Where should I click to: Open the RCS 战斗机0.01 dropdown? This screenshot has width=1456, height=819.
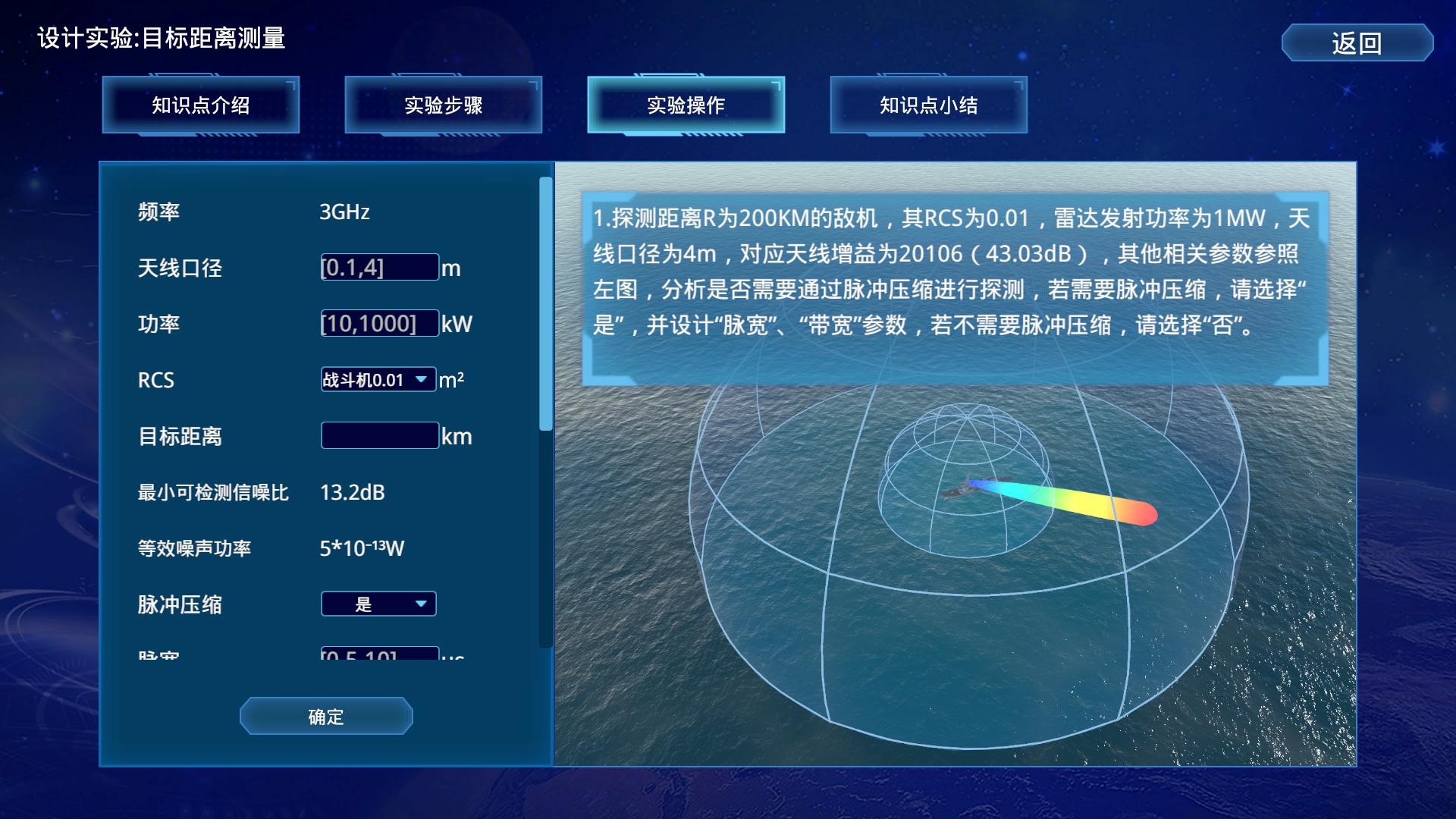(378, 379)
